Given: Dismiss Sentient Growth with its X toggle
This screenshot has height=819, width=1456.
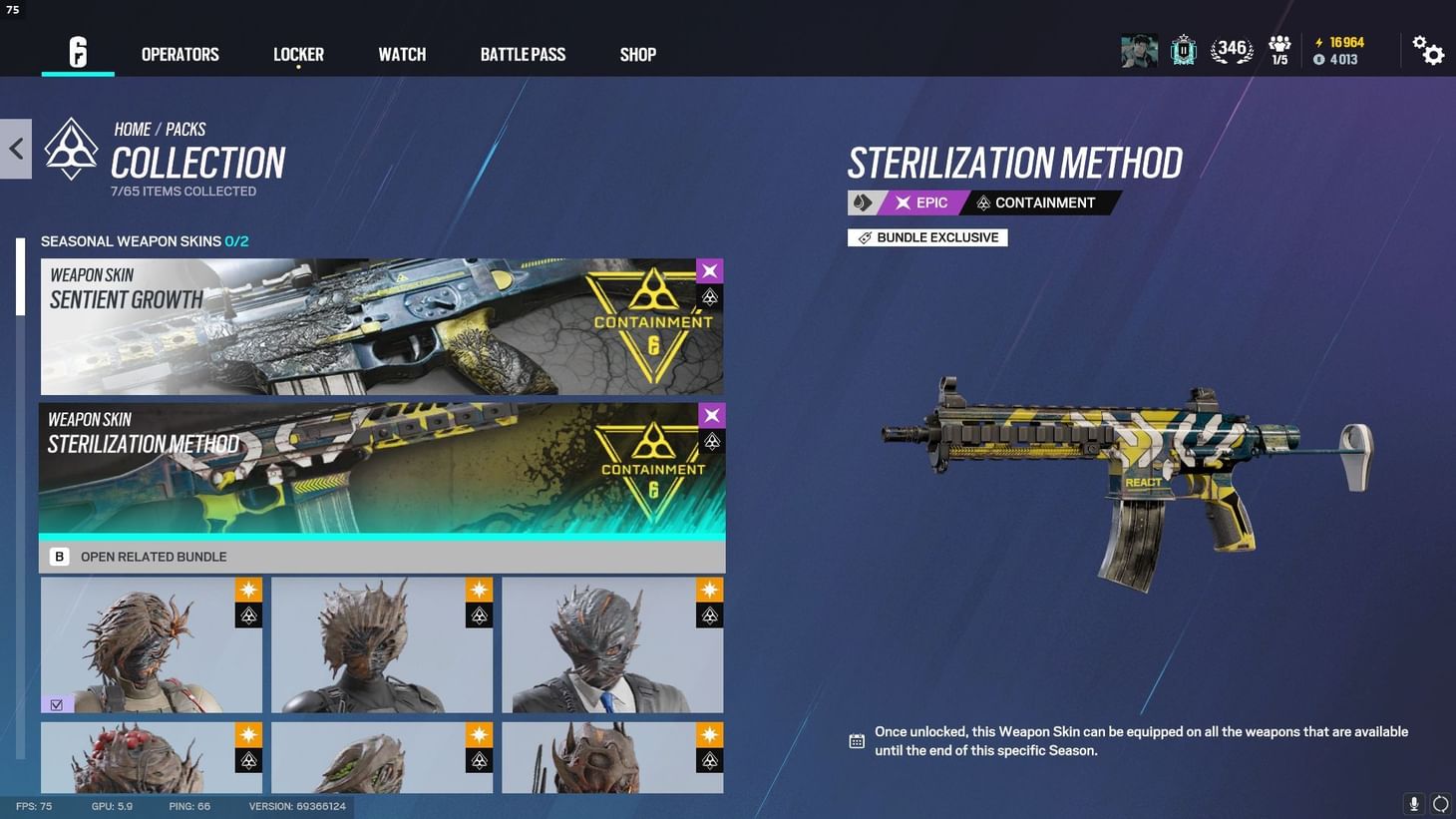Looking at the screenshot, I should pos(709,270).
